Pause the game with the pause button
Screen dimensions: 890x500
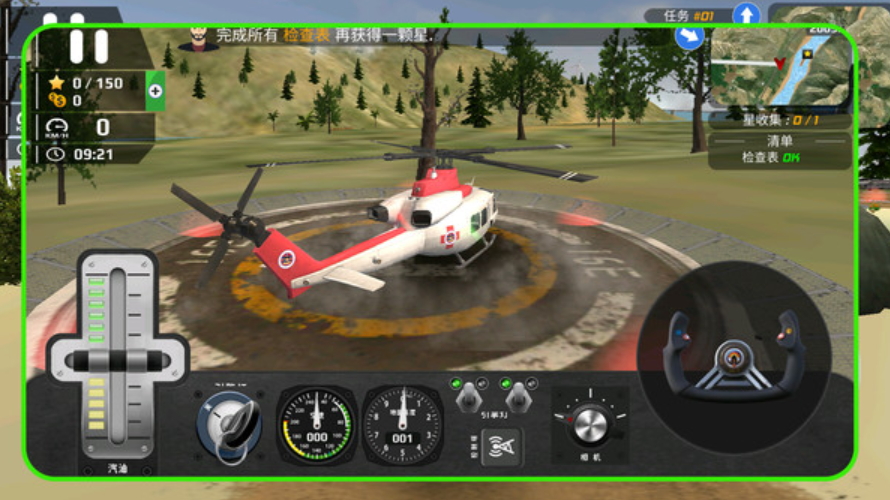click(88, 46)
